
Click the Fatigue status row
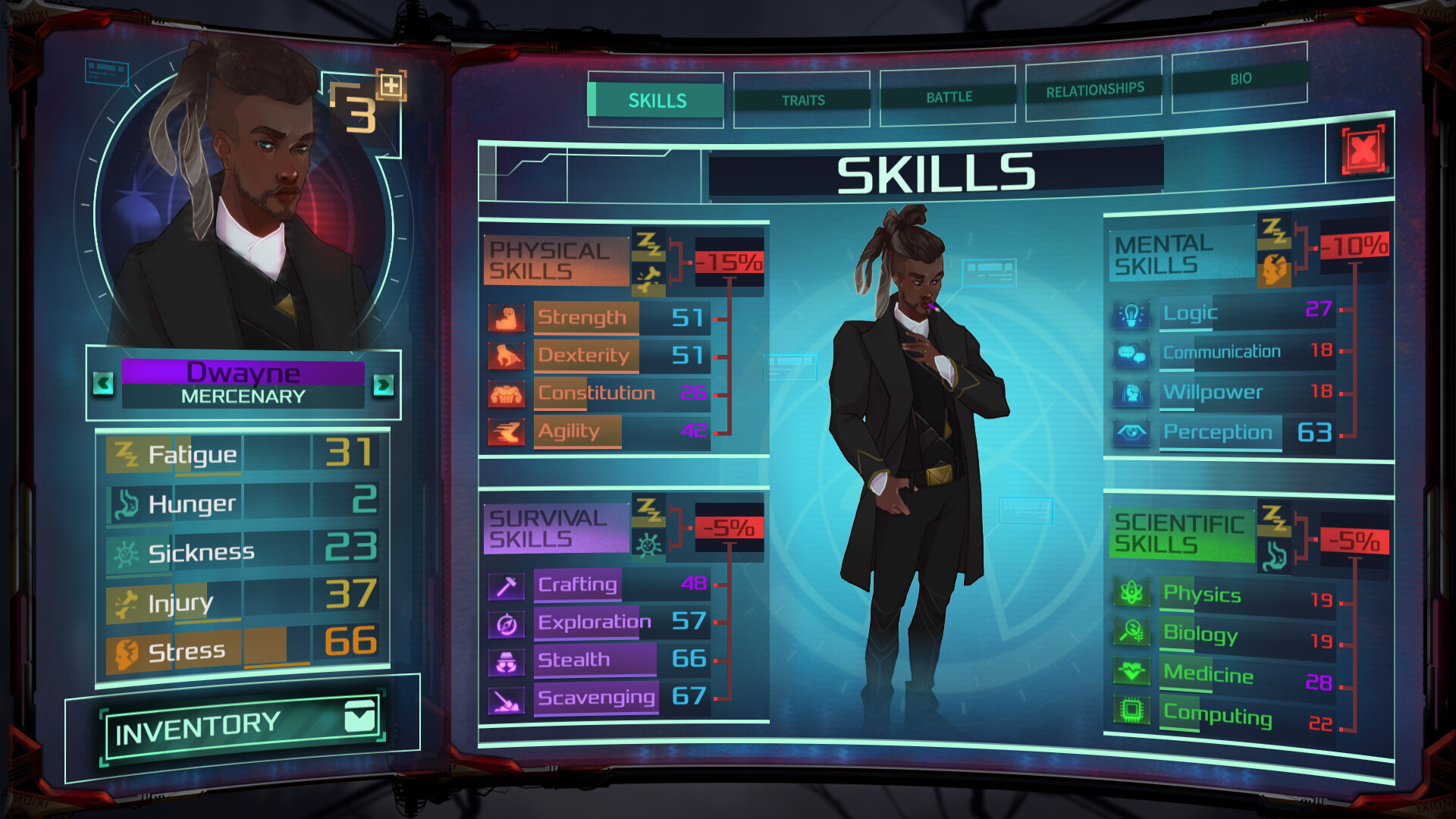pos(243,453)
